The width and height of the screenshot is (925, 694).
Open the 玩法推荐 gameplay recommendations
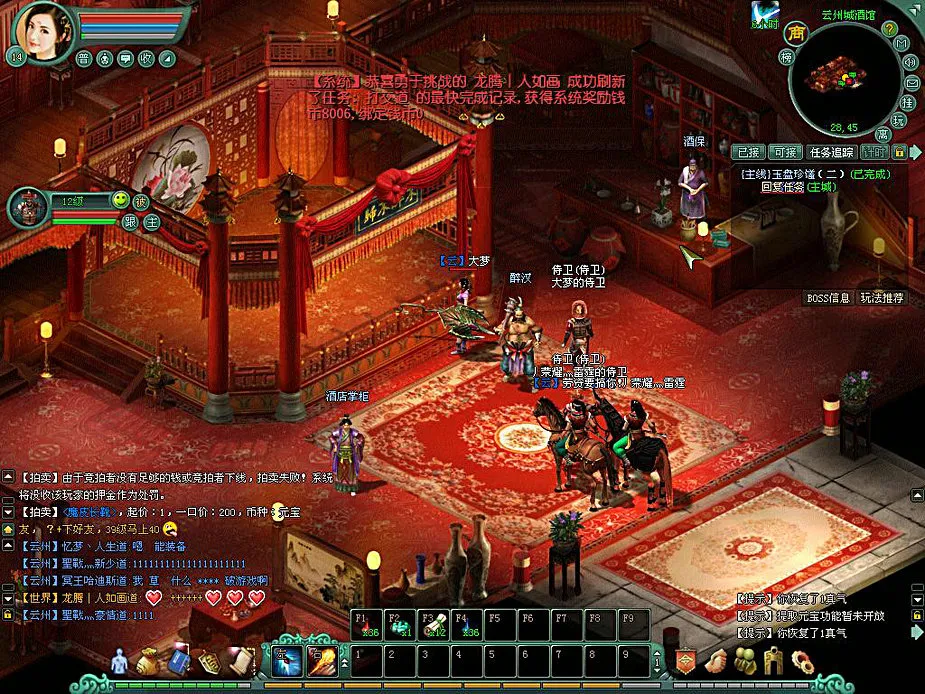pyautogui.click(x=881, y=298)
